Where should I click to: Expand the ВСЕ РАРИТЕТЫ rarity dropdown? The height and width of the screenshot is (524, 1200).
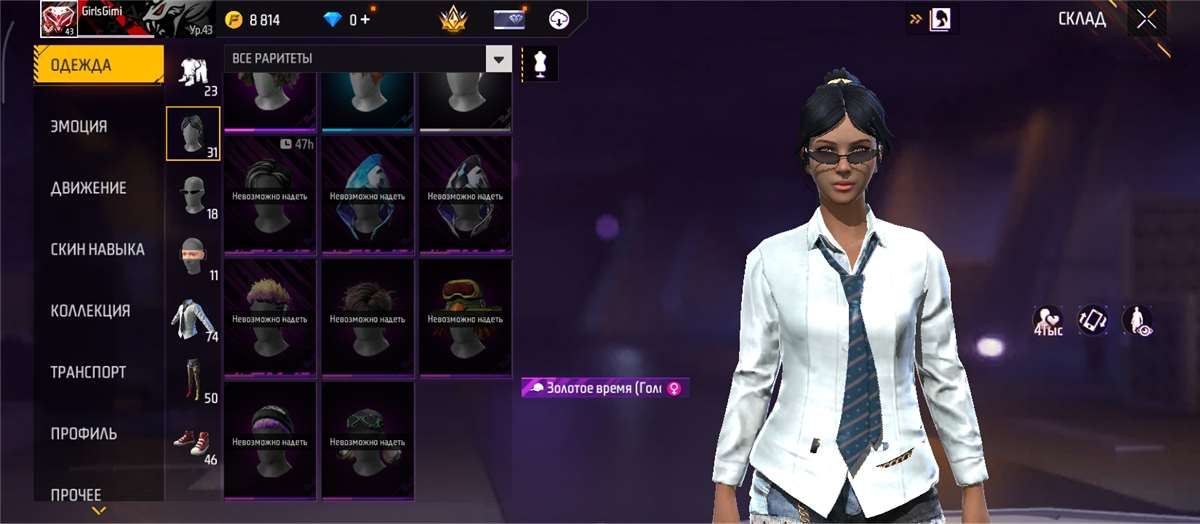coord(498,59)
